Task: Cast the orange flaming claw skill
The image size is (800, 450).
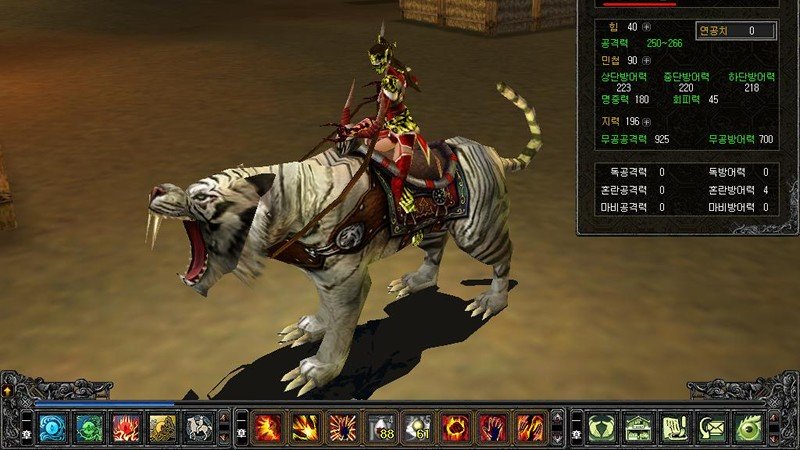Action: (529, 428)
